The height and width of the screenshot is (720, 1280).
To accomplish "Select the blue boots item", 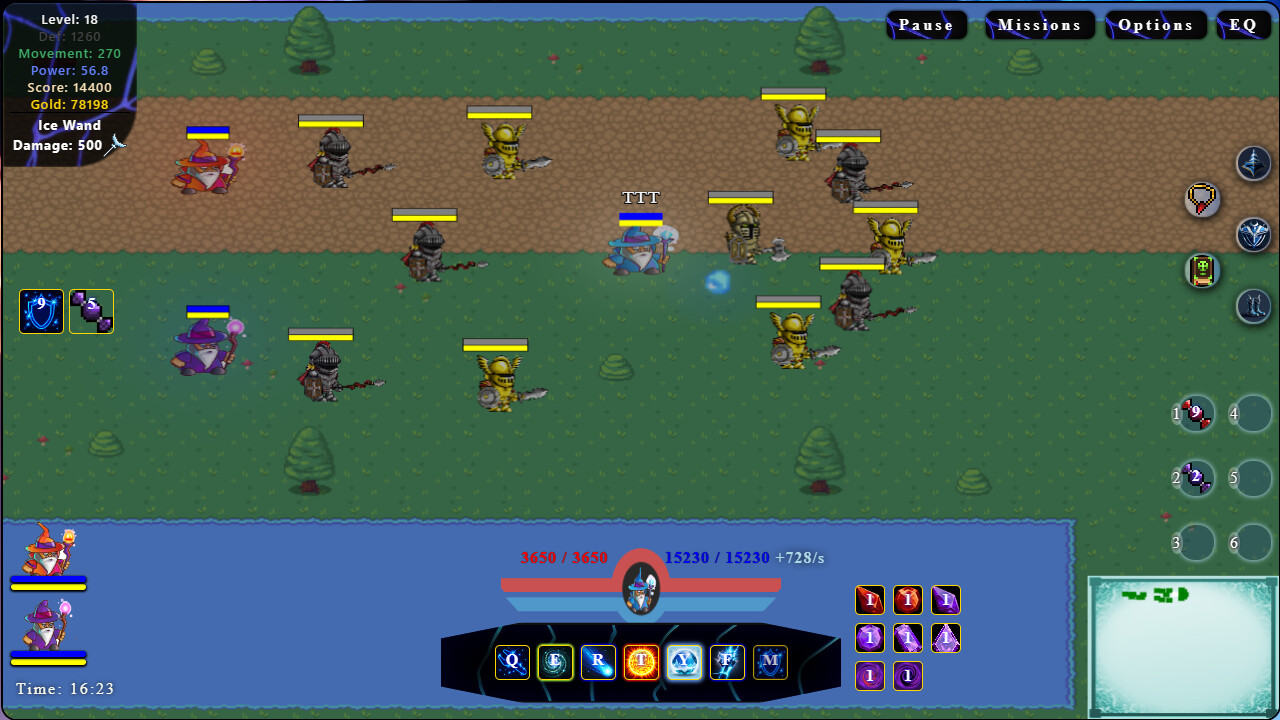I will click(1252, 306).
